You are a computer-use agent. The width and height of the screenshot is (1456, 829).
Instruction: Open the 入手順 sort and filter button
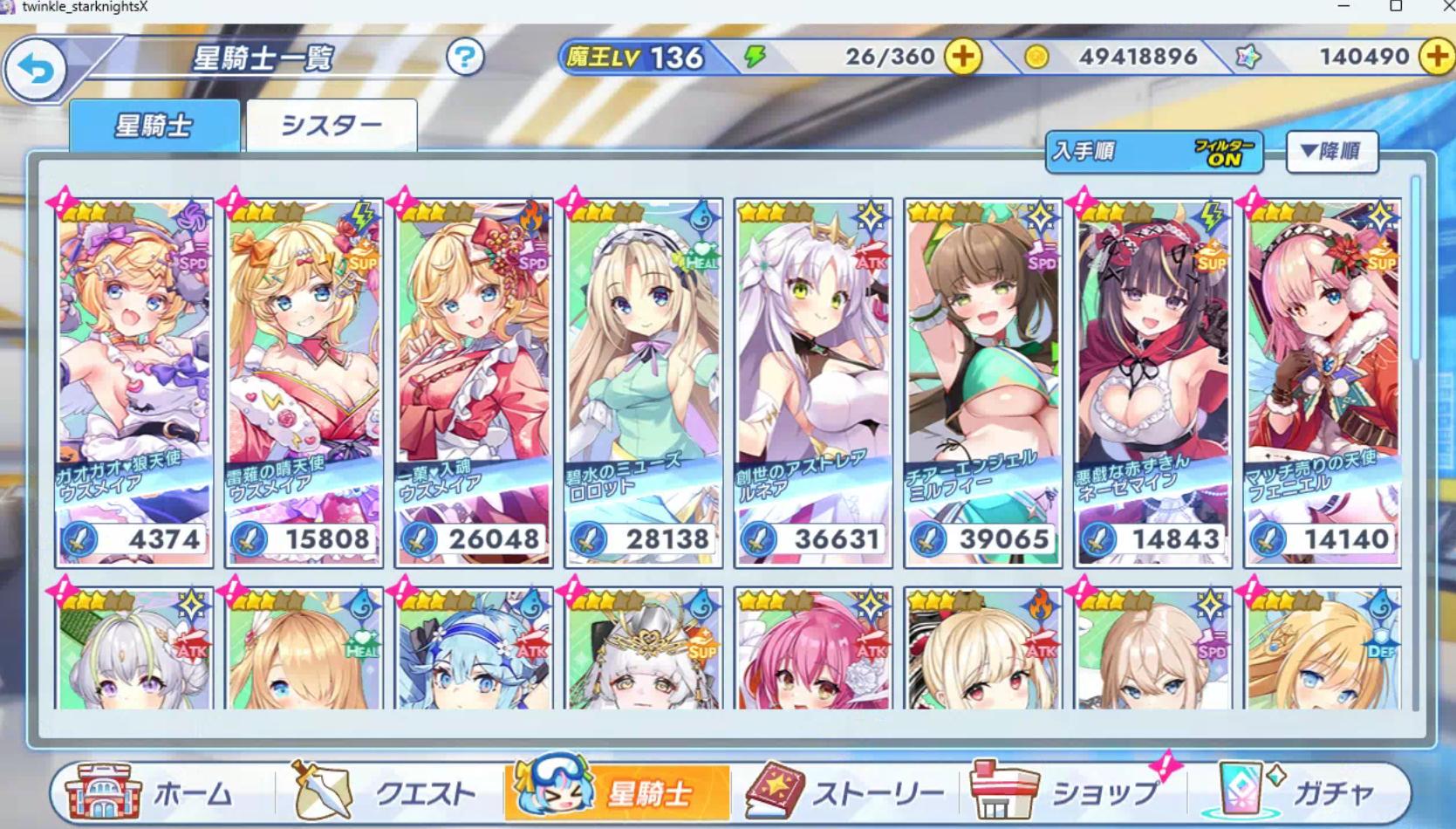[x=1153, y=152]
